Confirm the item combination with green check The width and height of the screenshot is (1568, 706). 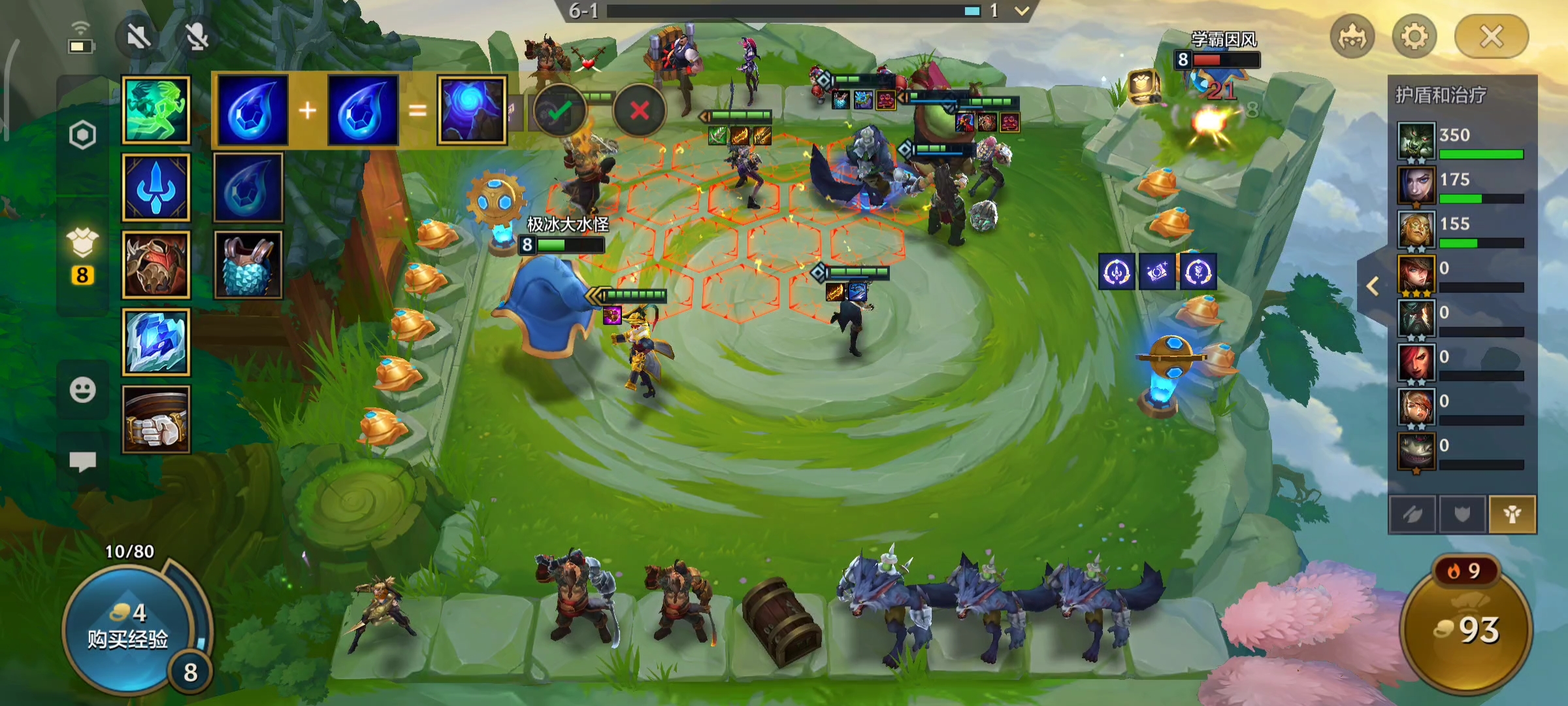coord(559,110)
